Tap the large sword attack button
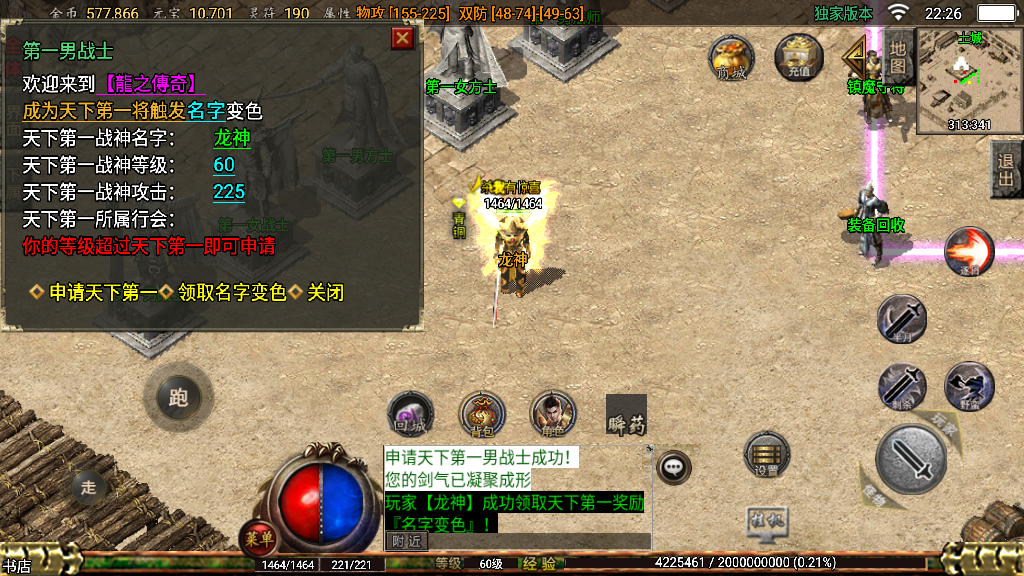 tap(910, 459)
